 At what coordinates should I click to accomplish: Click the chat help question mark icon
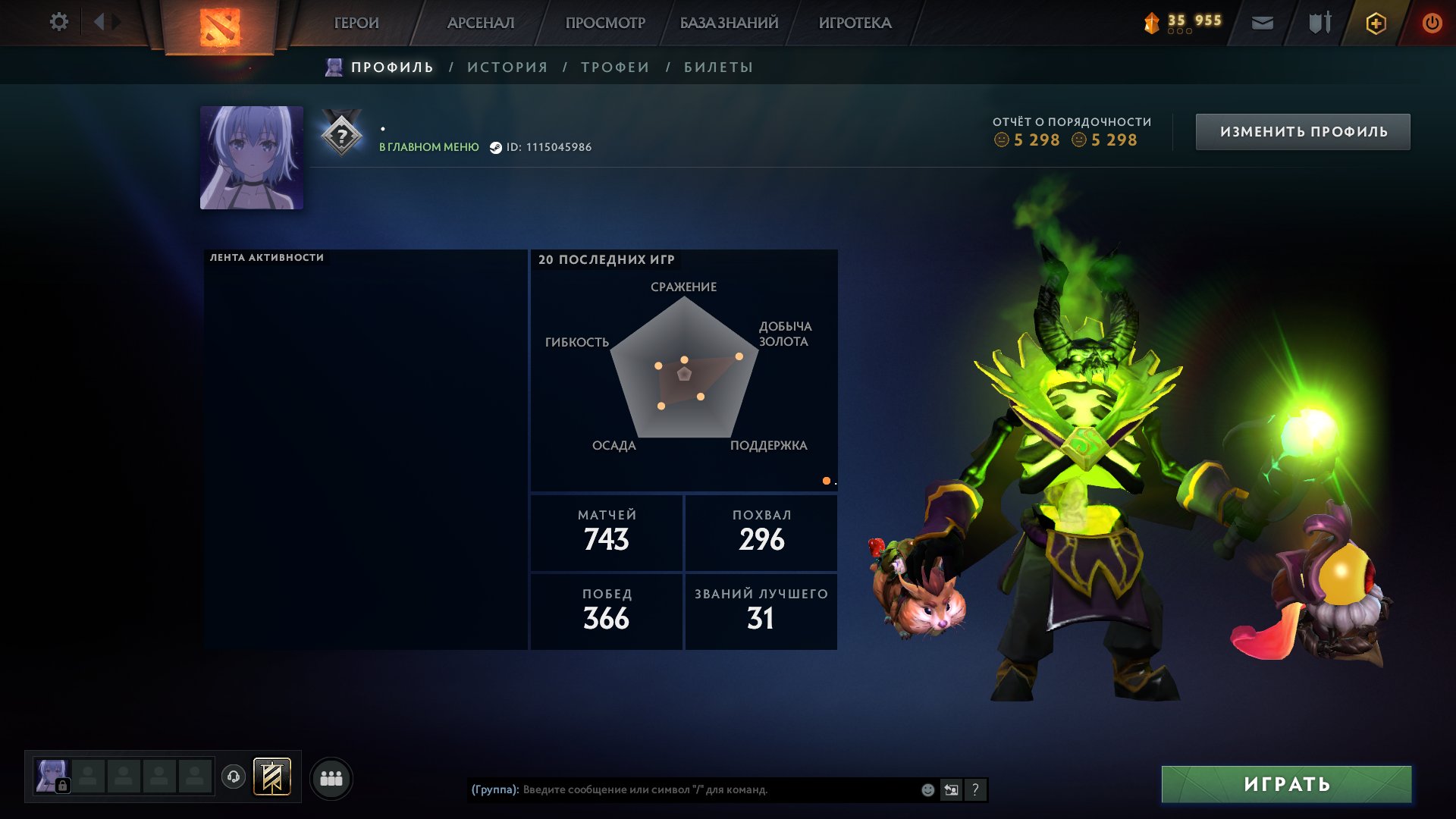[x=975, y=789]
